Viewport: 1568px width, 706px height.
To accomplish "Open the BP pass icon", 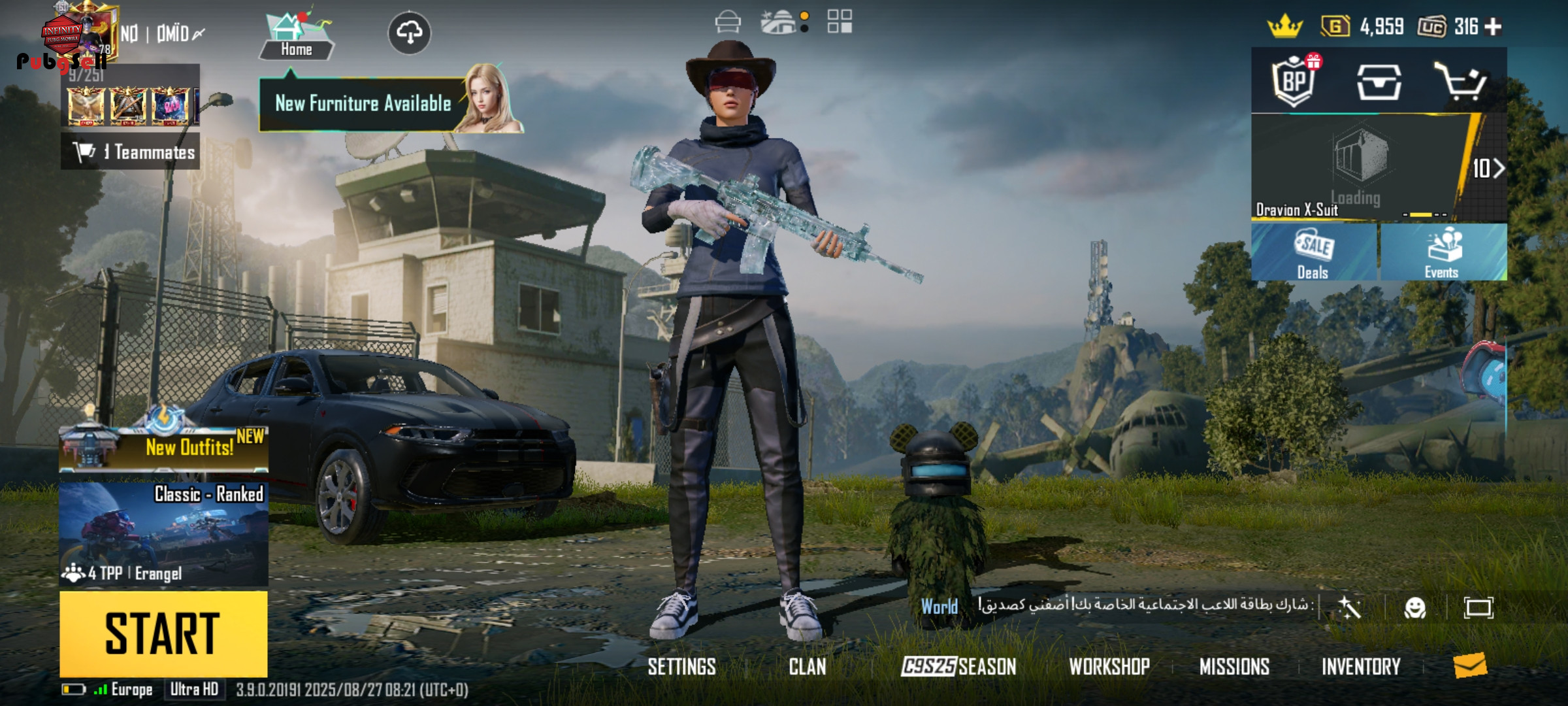I will [1294, 82].
